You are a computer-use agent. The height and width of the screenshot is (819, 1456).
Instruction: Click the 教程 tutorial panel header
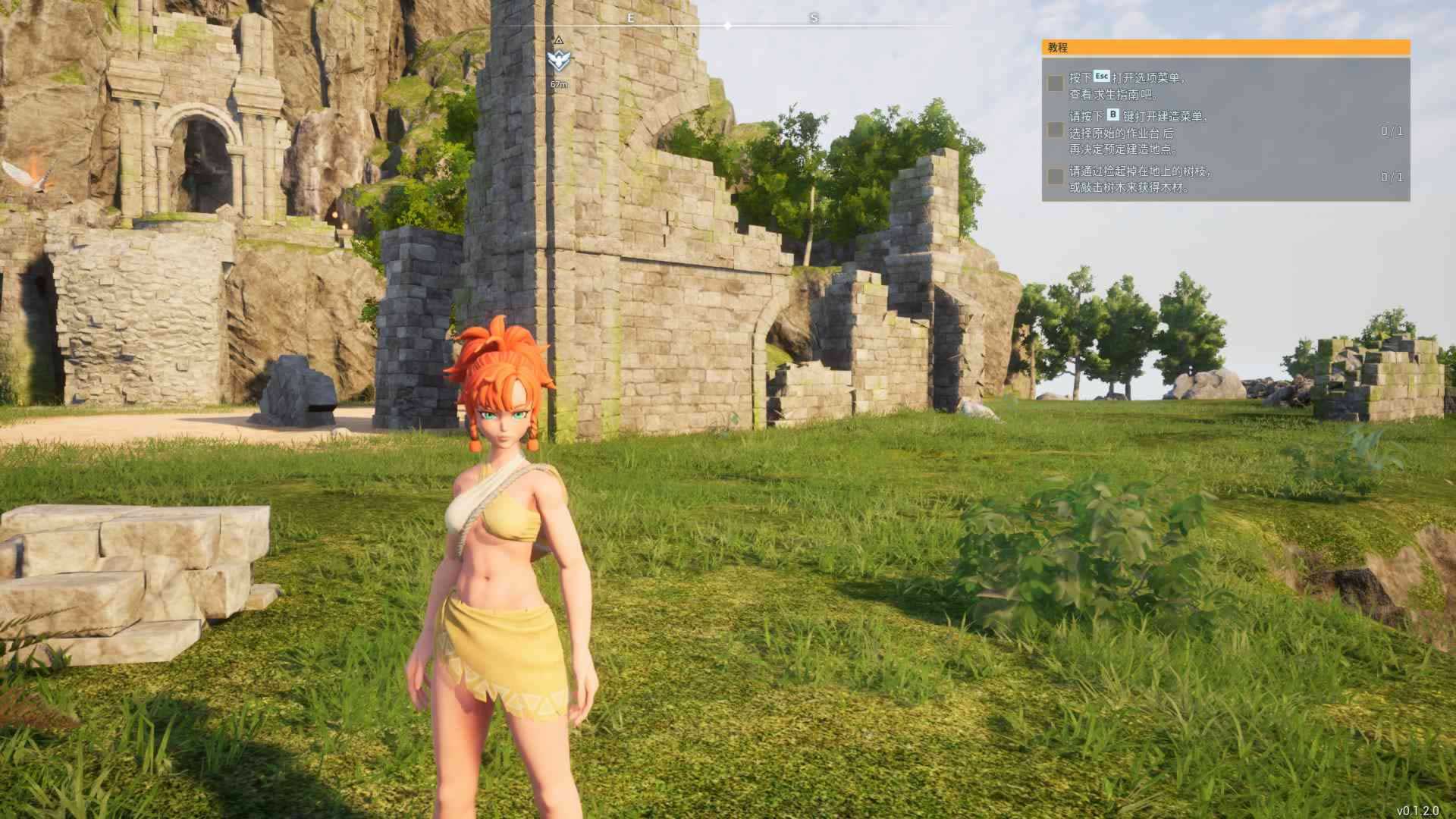coord(1225,48)
